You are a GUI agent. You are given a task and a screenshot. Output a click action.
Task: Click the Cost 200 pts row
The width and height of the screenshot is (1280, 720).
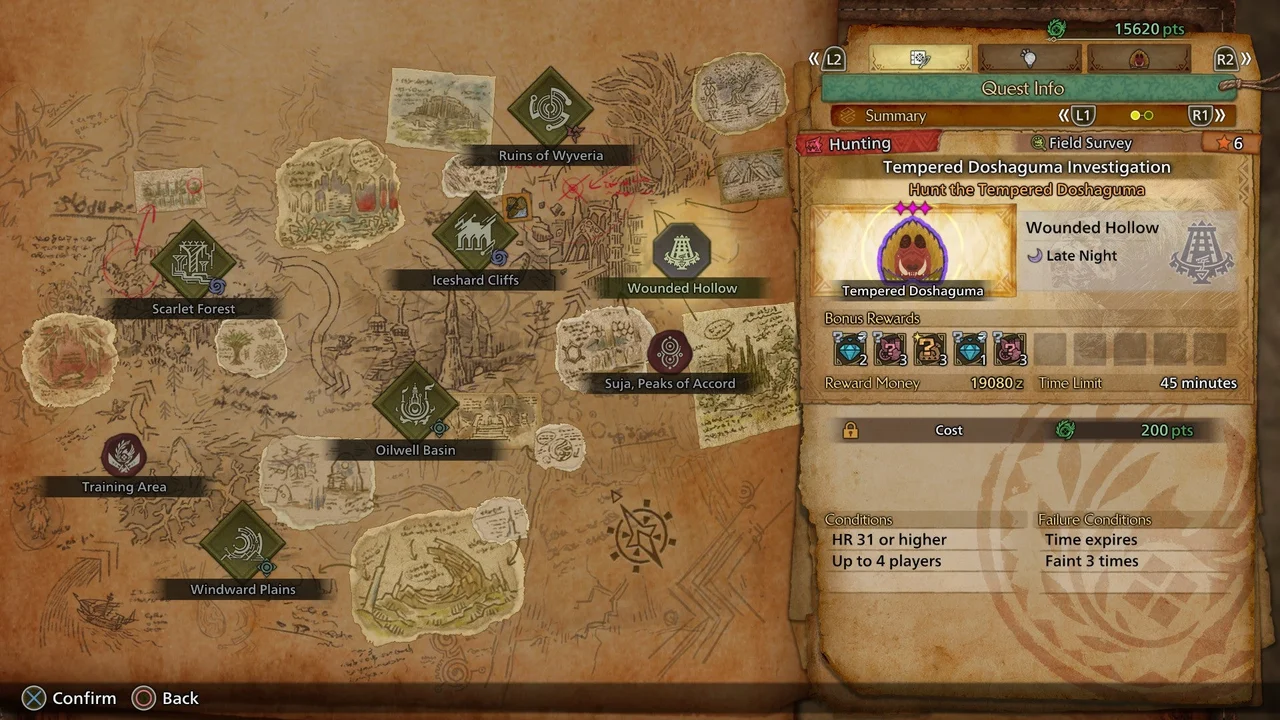point(1022,430)
